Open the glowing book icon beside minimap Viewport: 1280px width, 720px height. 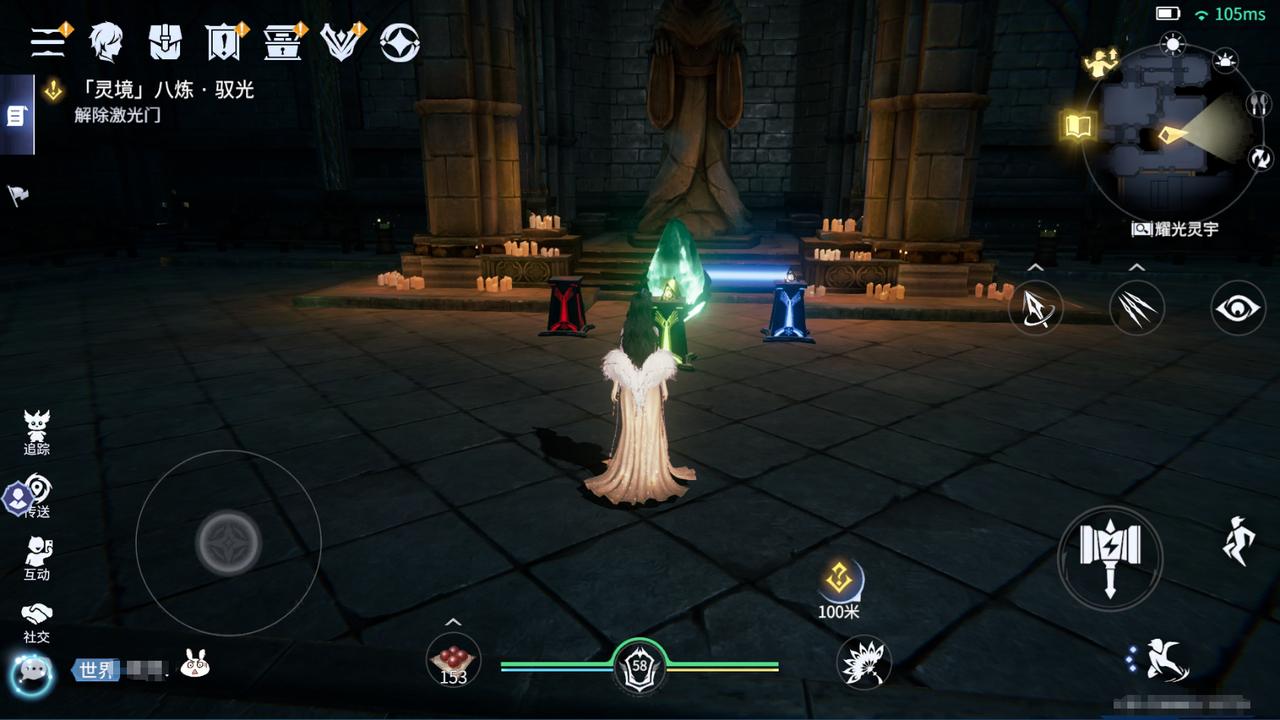(x=1079, y=126)
